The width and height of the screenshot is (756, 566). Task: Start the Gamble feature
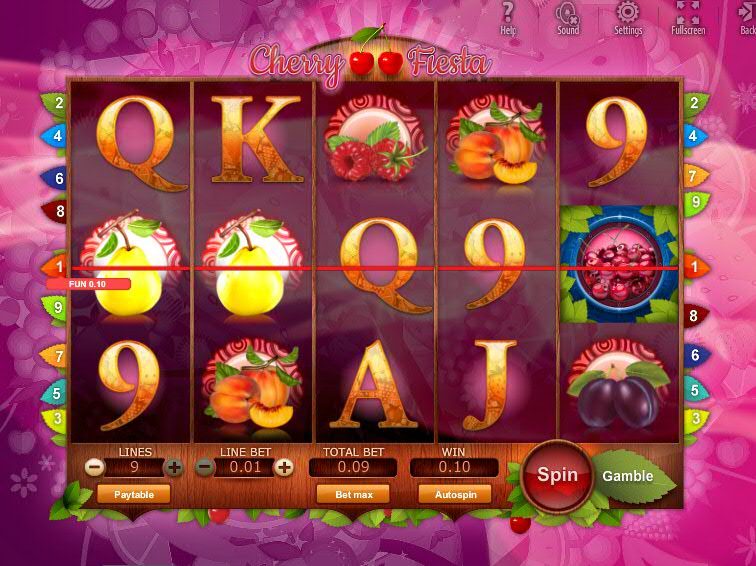click(x=628, y=476)
